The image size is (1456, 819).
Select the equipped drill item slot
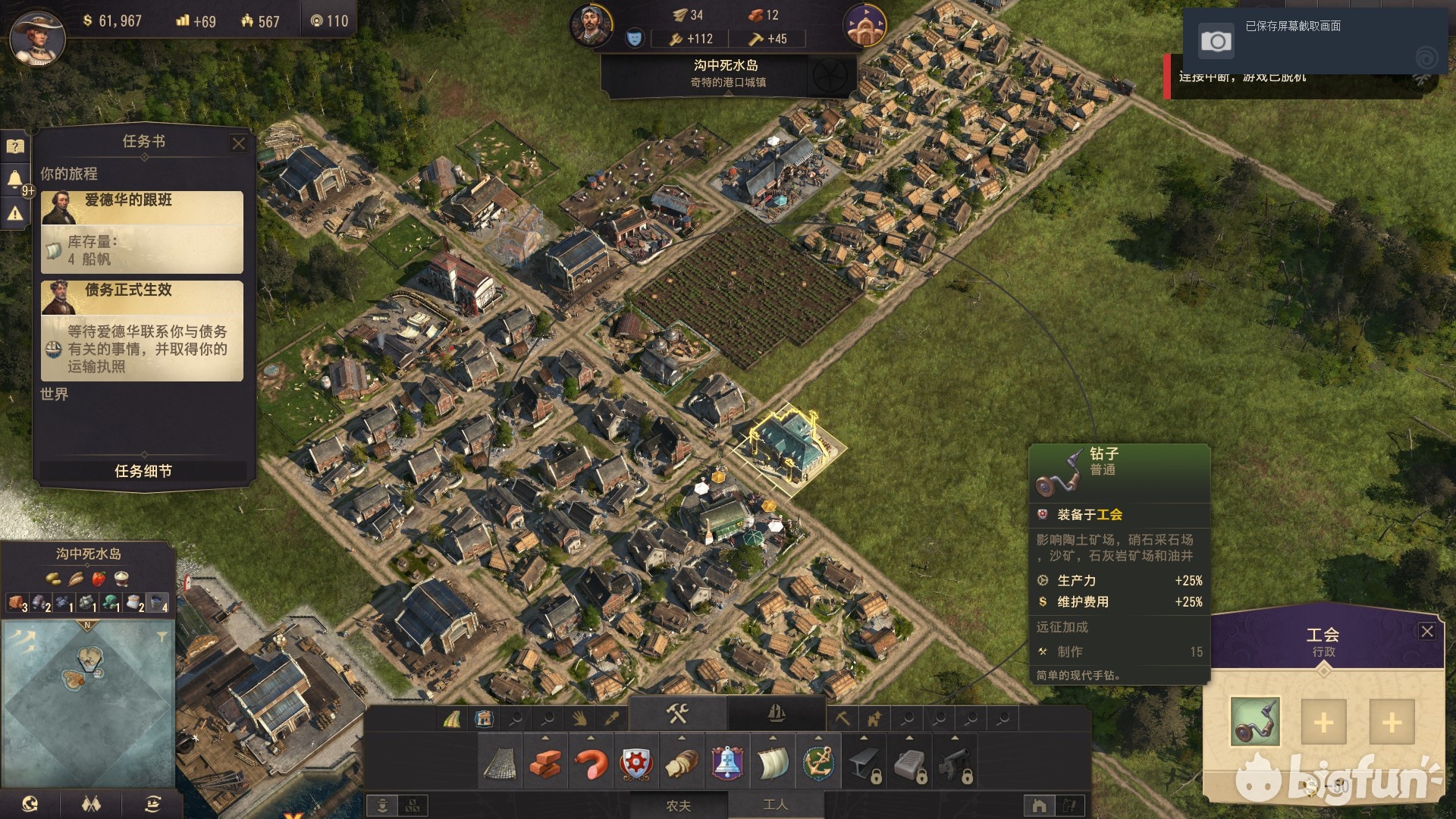click(x=1254, y=721)
